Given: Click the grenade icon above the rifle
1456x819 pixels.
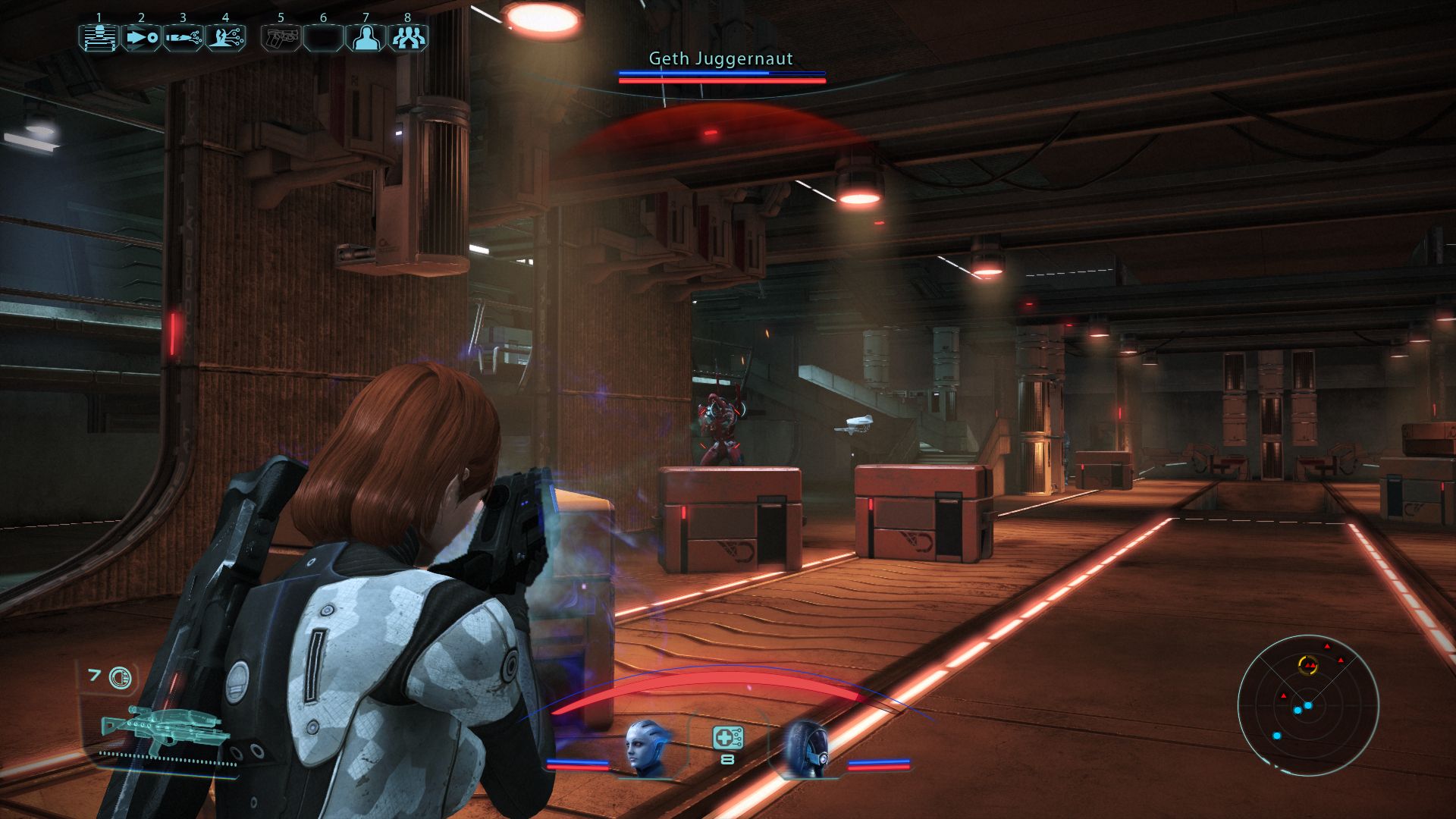Looking at the screenshot, I should coord(119,677).
